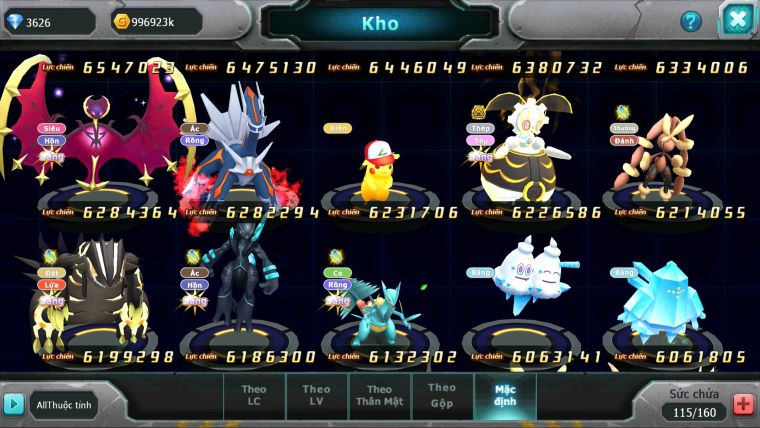
Task: Select the Theo Gộp tab
Action: point(442,395)
